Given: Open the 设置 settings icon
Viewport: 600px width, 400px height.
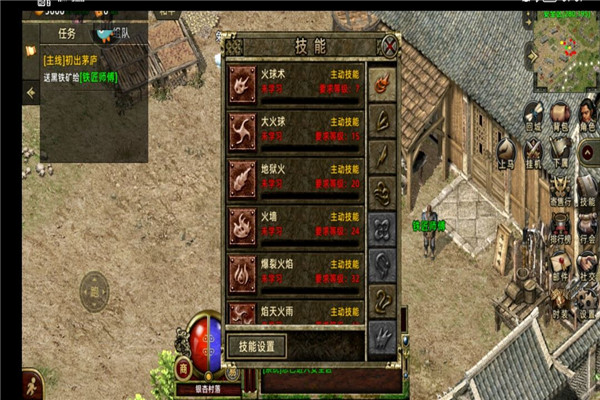Looking at the screenshot, I should [x=587, y=306].
